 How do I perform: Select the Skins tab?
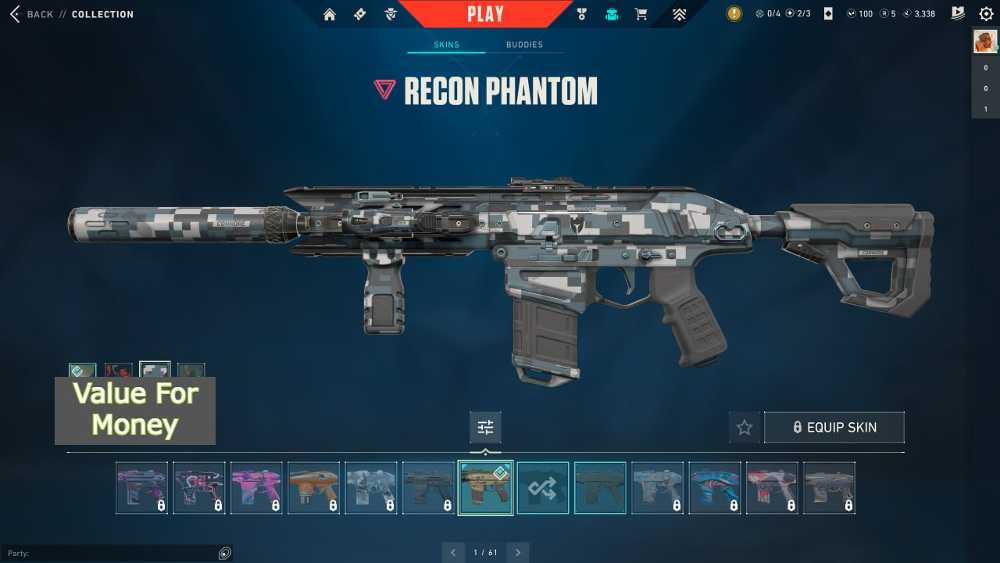446,45
